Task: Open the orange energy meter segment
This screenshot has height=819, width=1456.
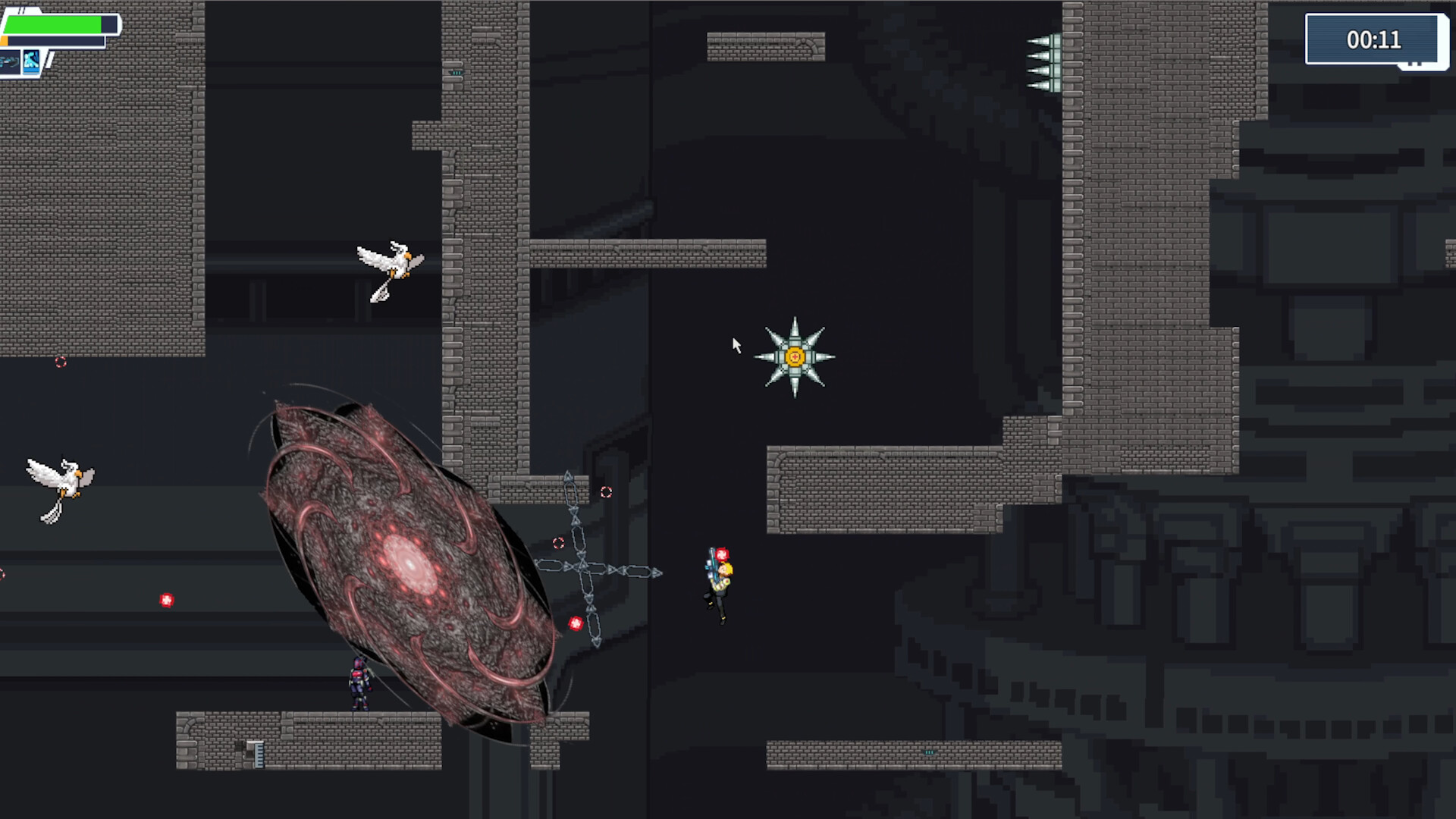Action: 5,42
